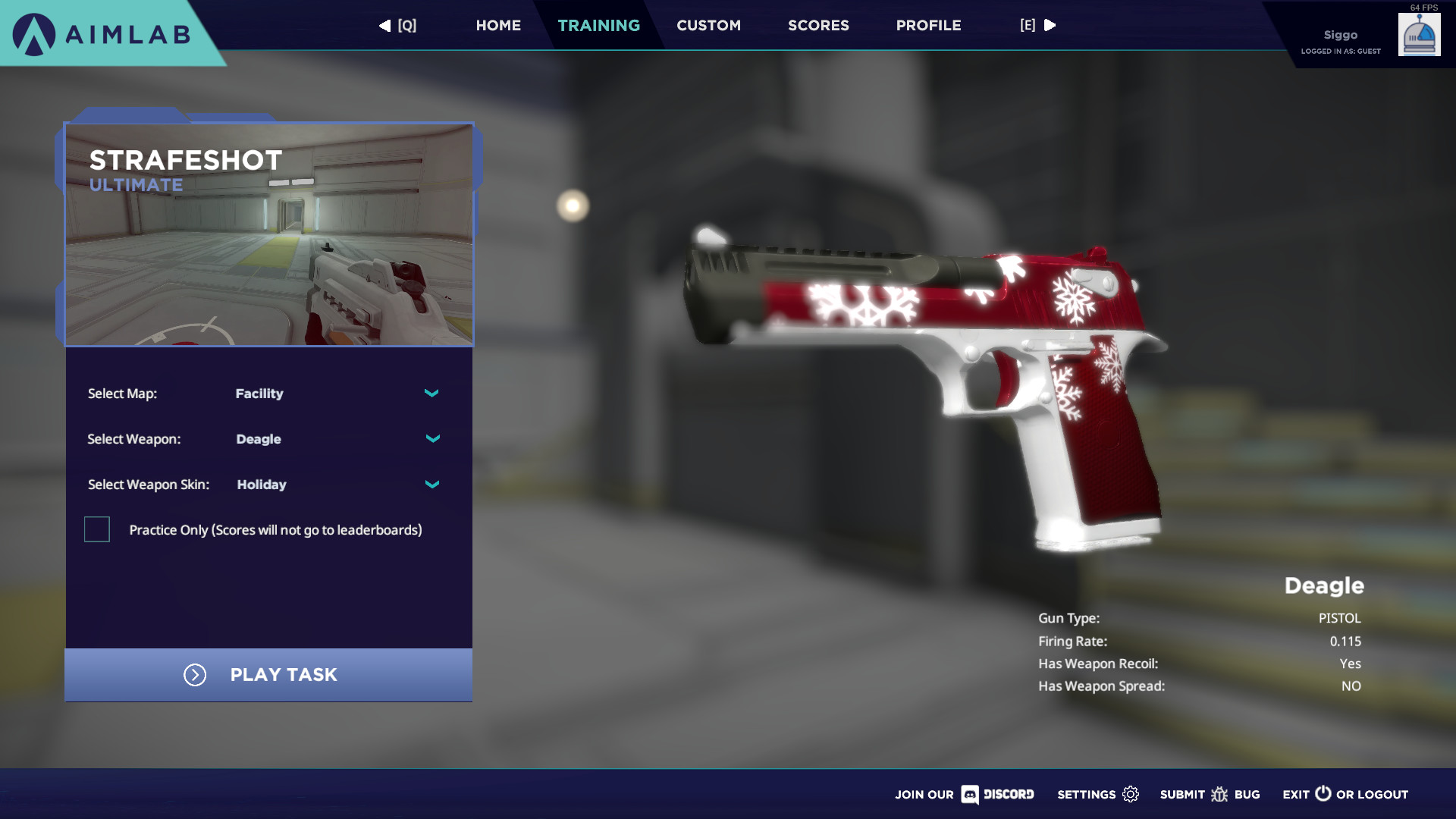
Task: Open the Select Weapon dropdown
Action: [433, 438]
